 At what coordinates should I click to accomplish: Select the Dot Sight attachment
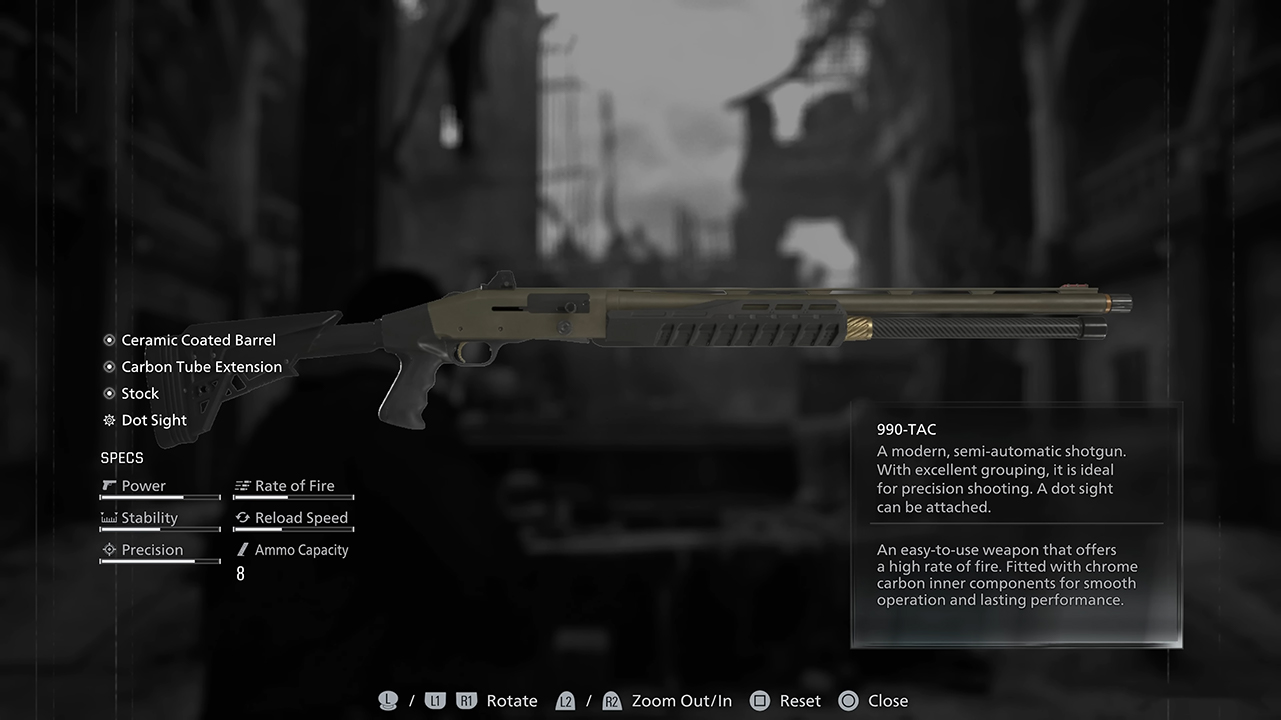click(x=154, y=421)
